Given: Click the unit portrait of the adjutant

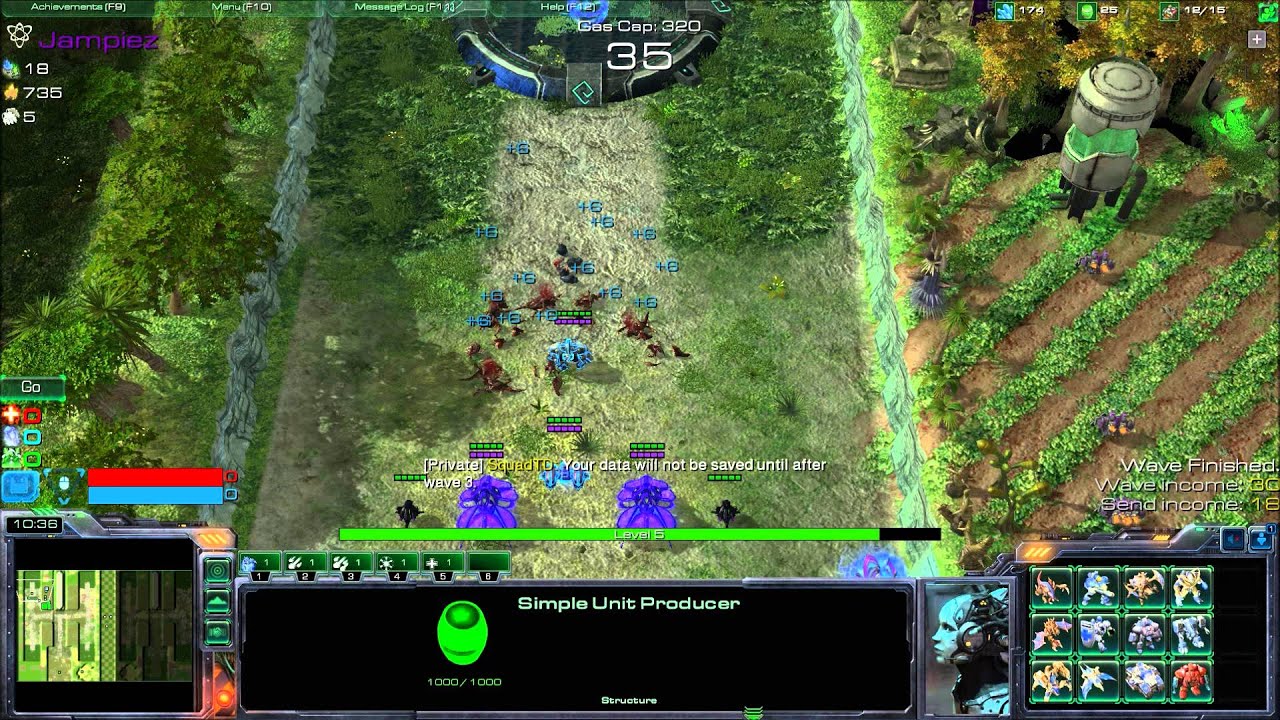Looking at the screenshot, I should [x=967, y=645].
